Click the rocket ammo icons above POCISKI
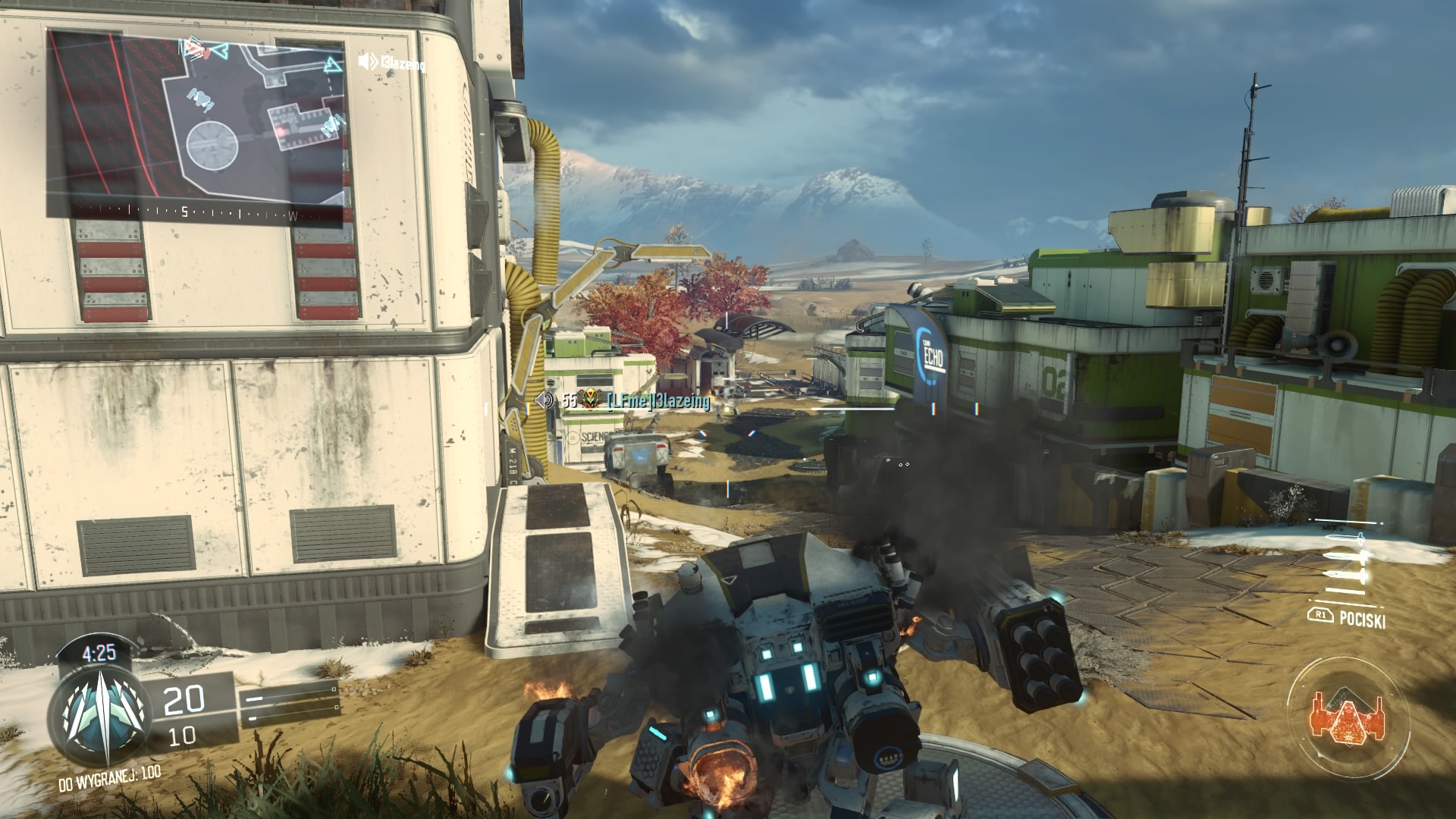 point(1348,560)
